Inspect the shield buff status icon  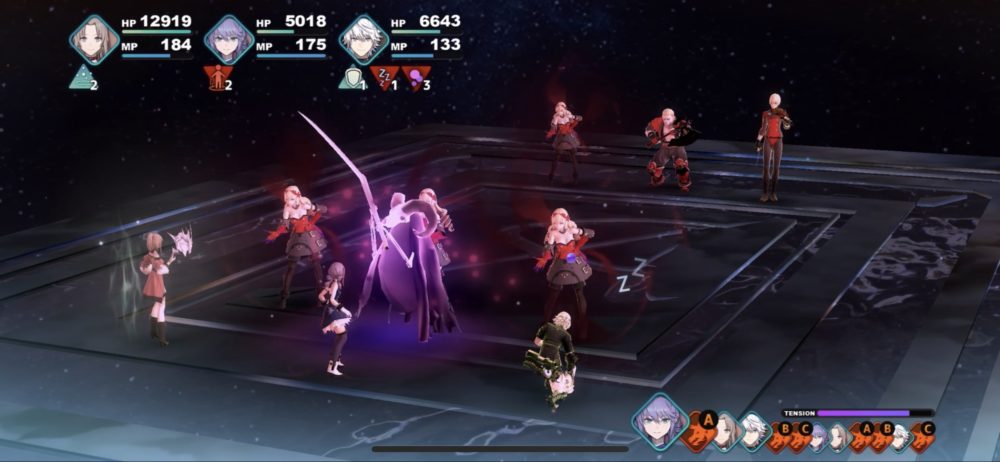pyautogui.click(x=349, y=77)
